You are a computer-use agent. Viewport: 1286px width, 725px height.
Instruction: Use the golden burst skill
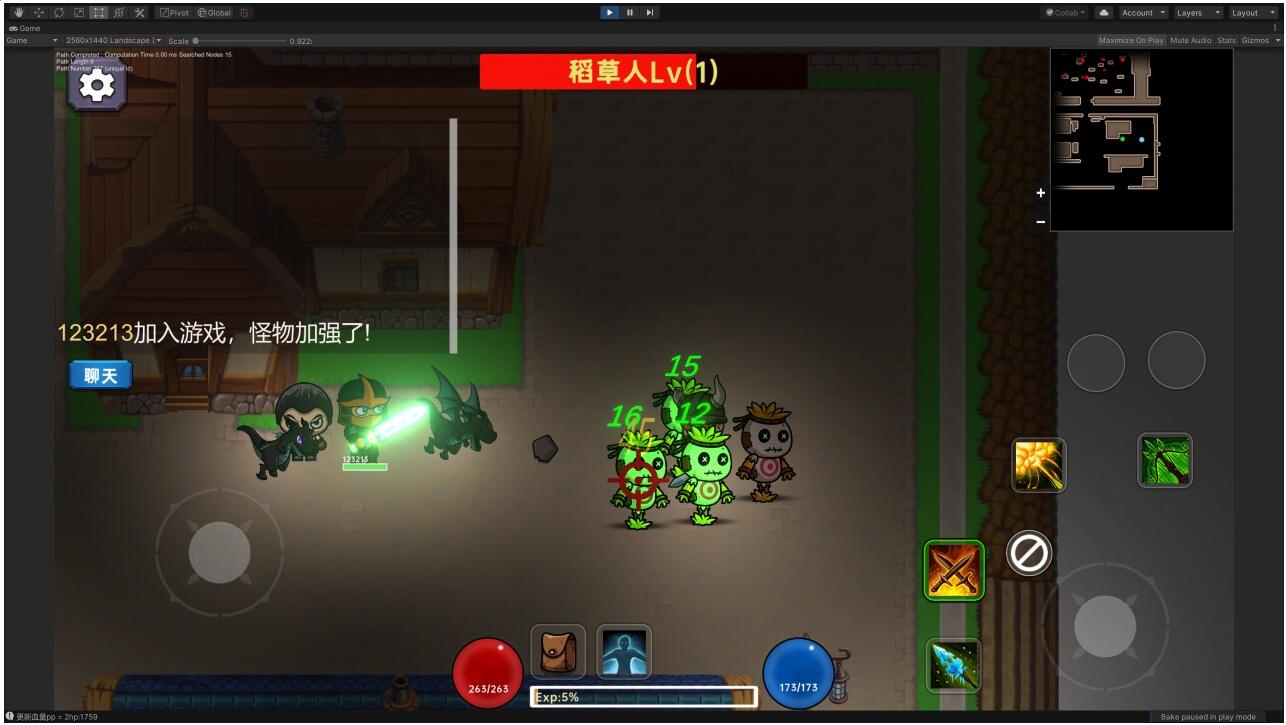1038,464
